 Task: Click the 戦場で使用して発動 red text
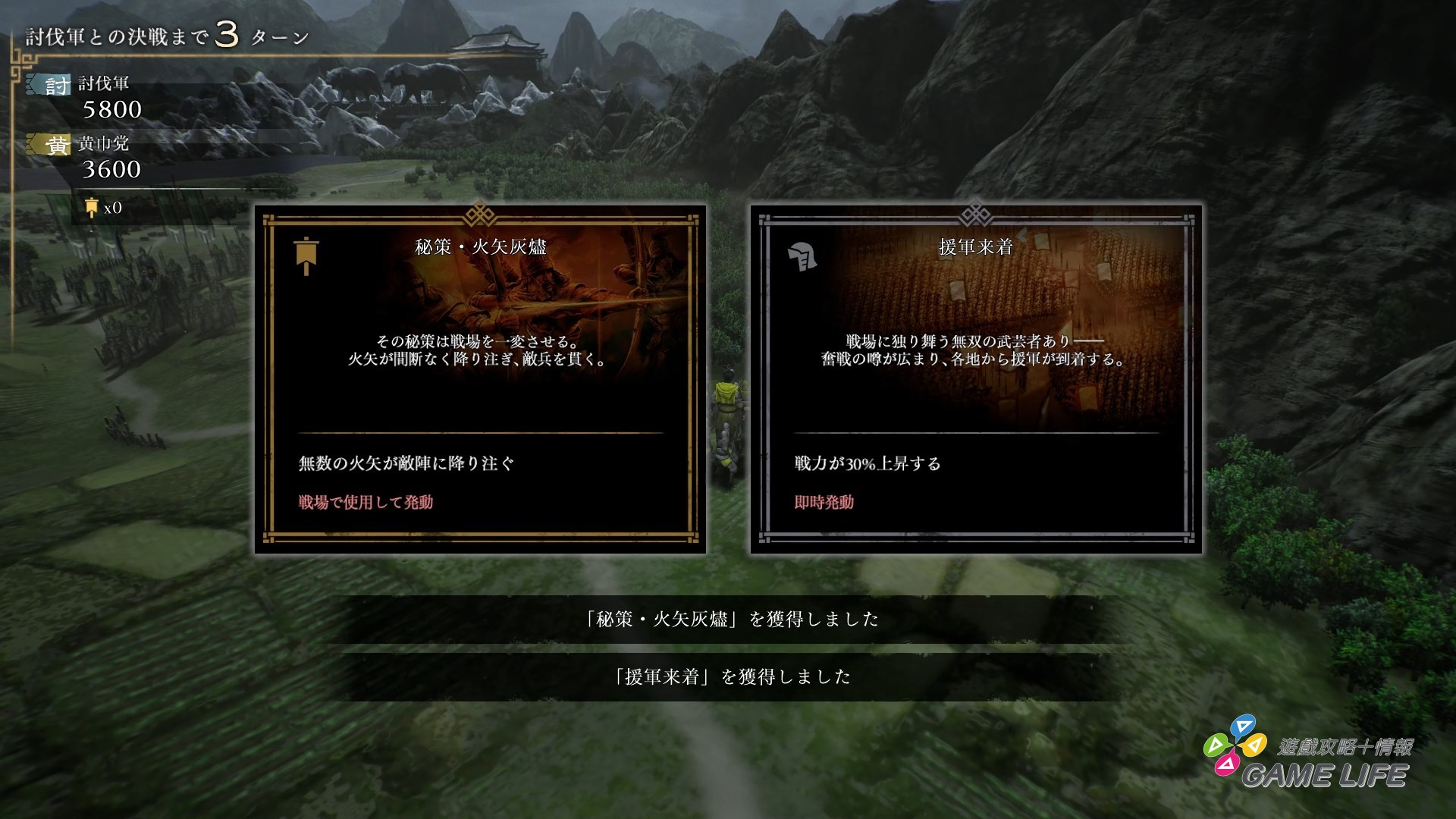click(368, 502)
